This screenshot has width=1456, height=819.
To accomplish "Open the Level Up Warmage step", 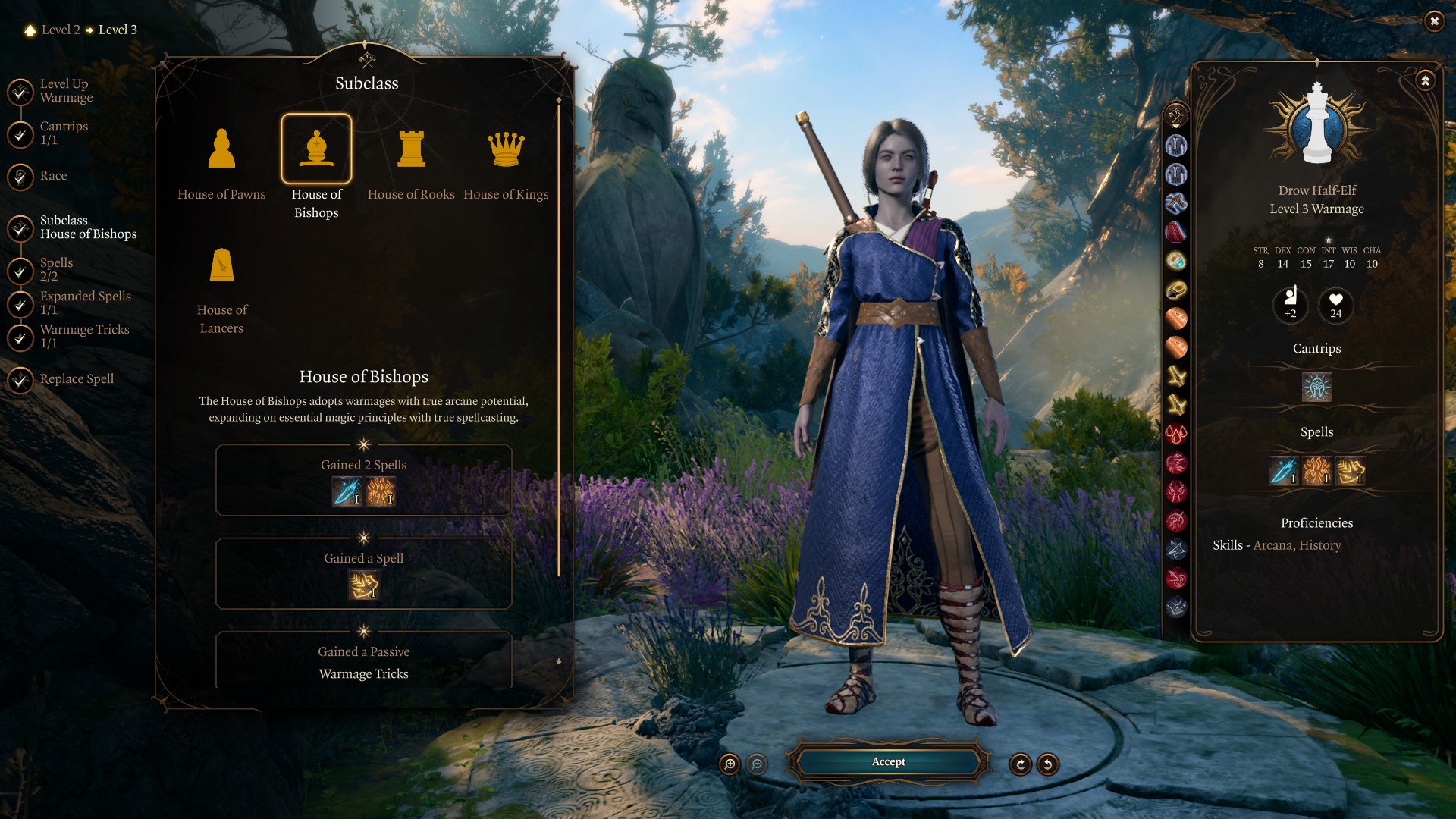I will pyautogui.click(x=66, y=90).
